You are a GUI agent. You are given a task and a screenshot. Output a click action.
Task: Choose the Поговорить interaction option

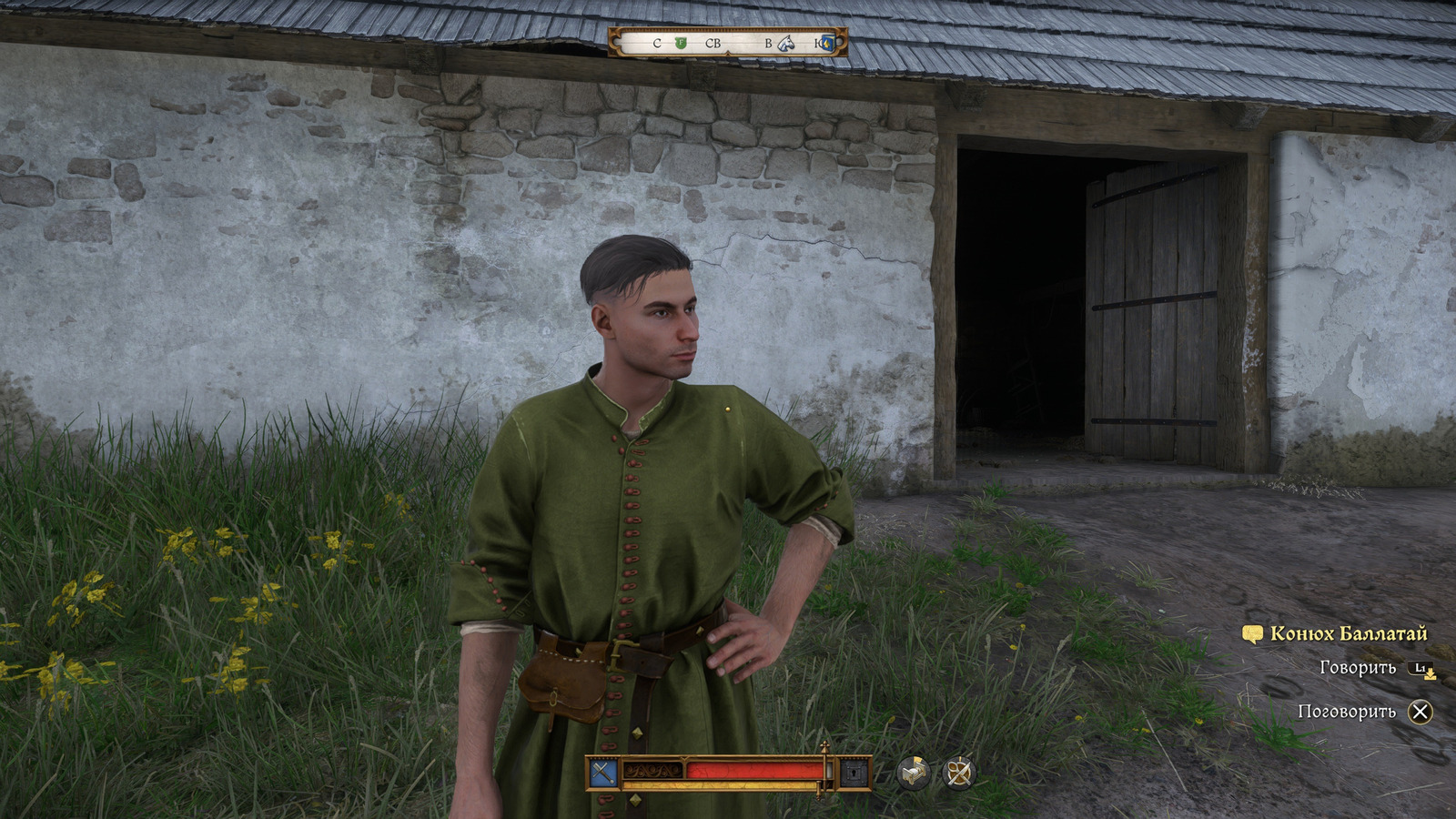tap(1347, 712)
